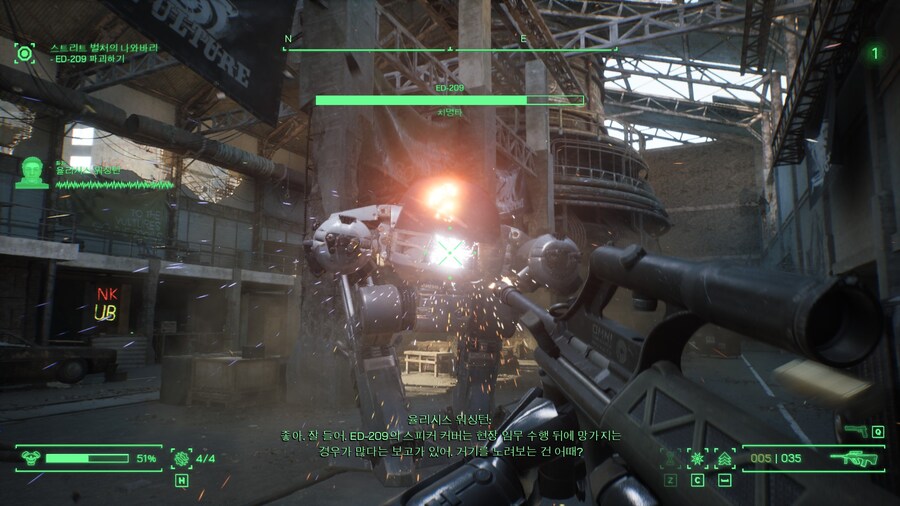
Task: Use the repair charge gear icon
Action: pos(181,459)
